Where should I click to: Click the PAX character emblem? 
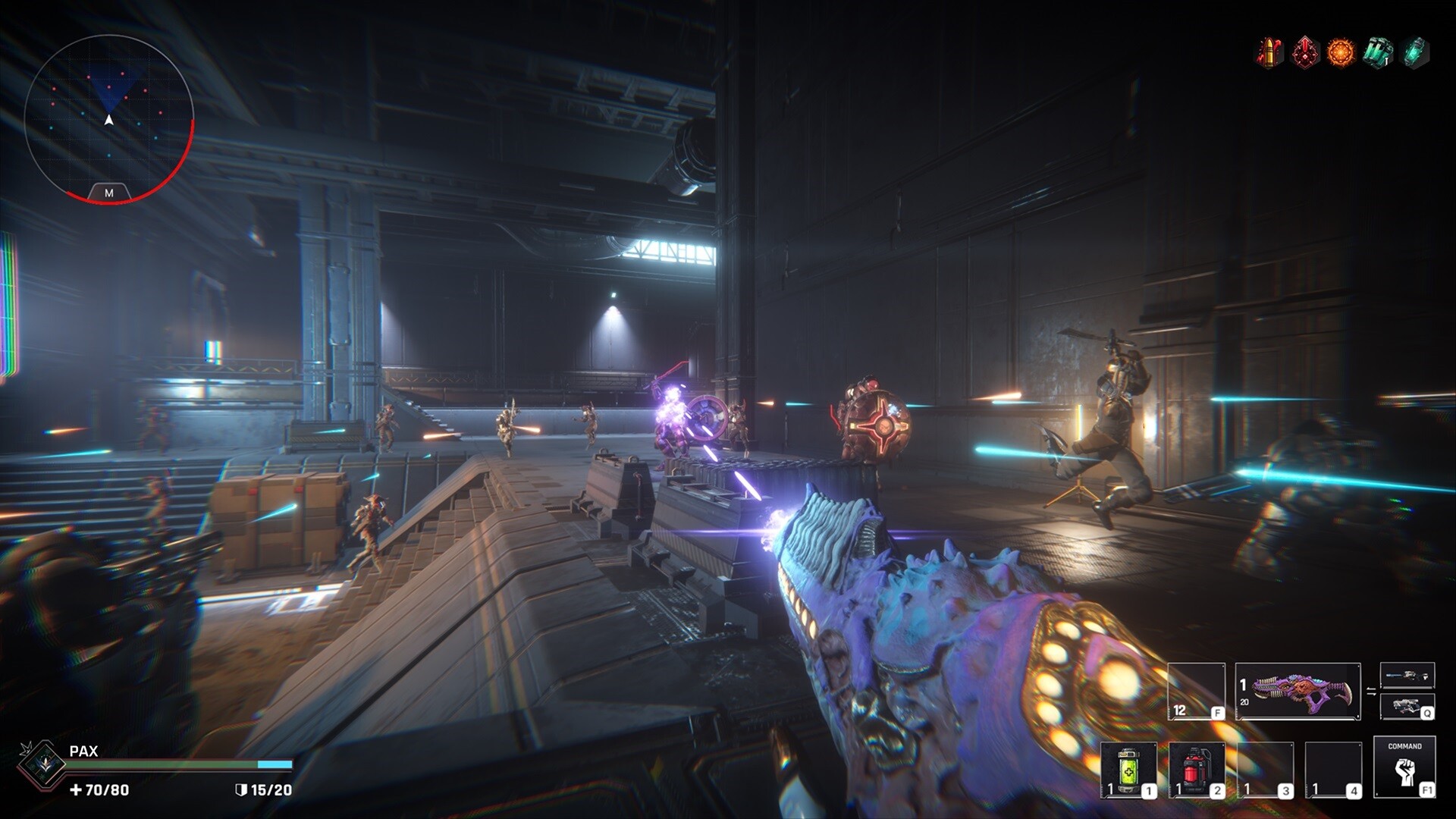click(x=42, y=764)
